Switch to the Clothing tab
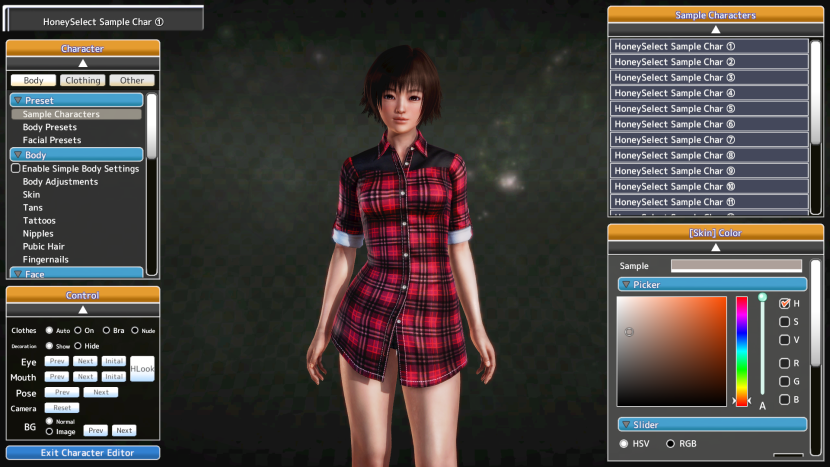Image resolution: width=830 pixels, height=467 pixels. 83,80
